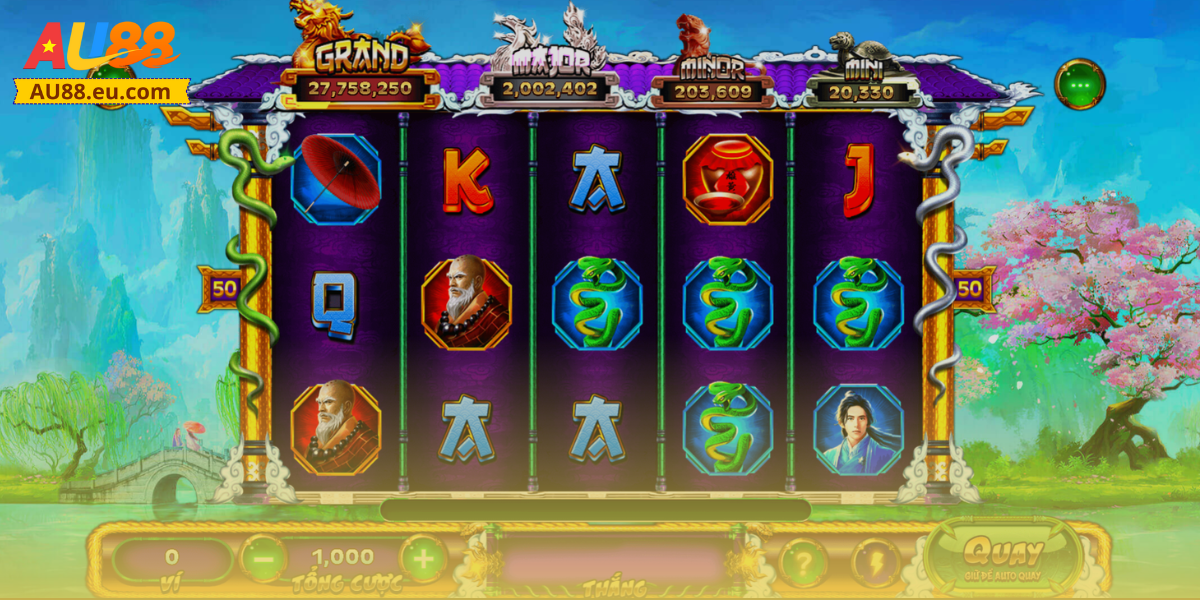Increase the total bet with the plus button

click(x=423, y=559)
